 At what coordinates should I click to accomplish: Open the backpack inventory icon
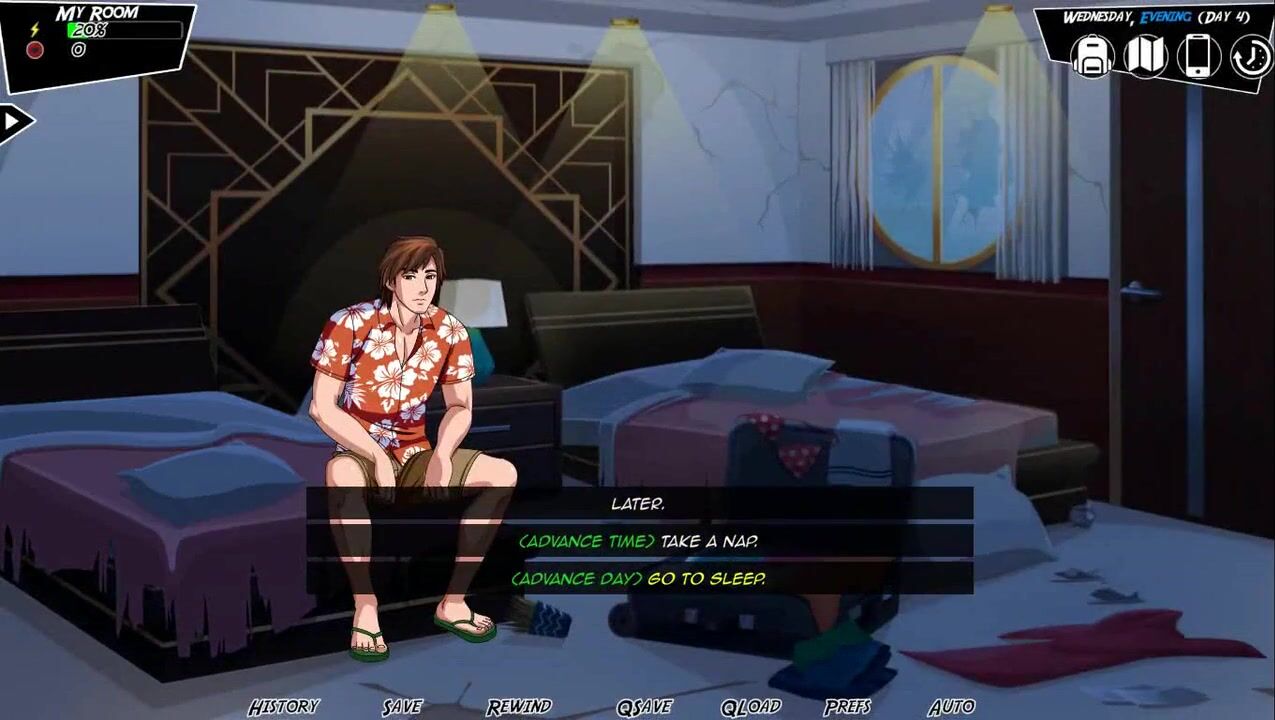point(1093,56)
